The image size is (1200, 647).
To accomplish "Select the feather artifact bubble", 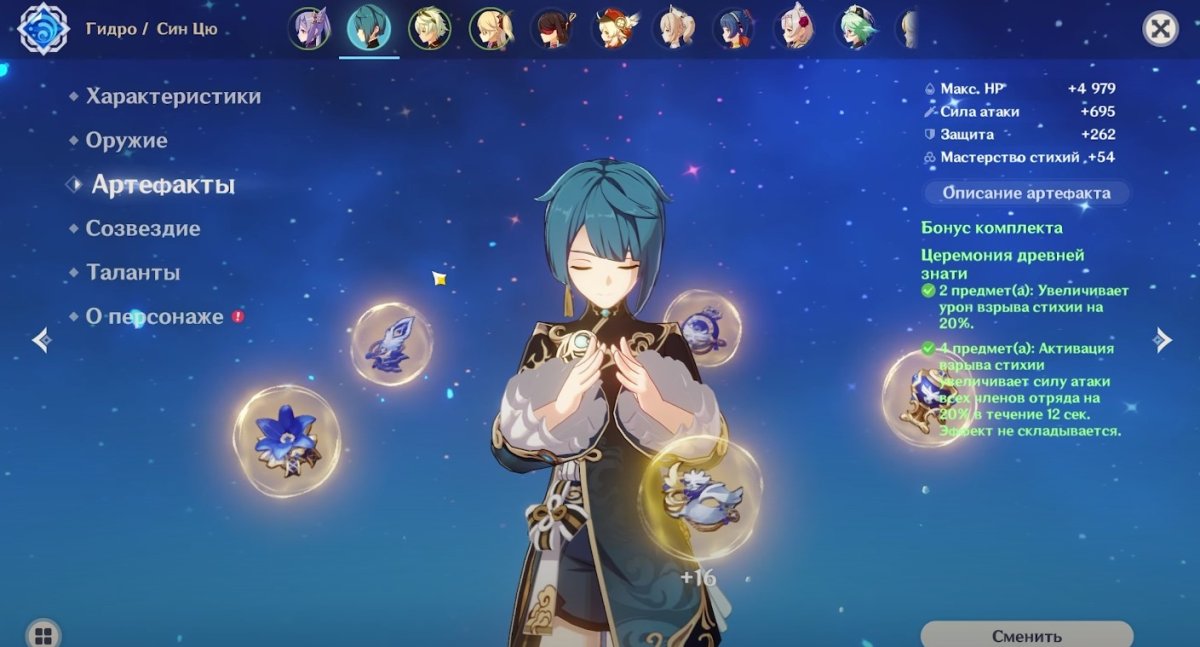I will coord(391,344).
